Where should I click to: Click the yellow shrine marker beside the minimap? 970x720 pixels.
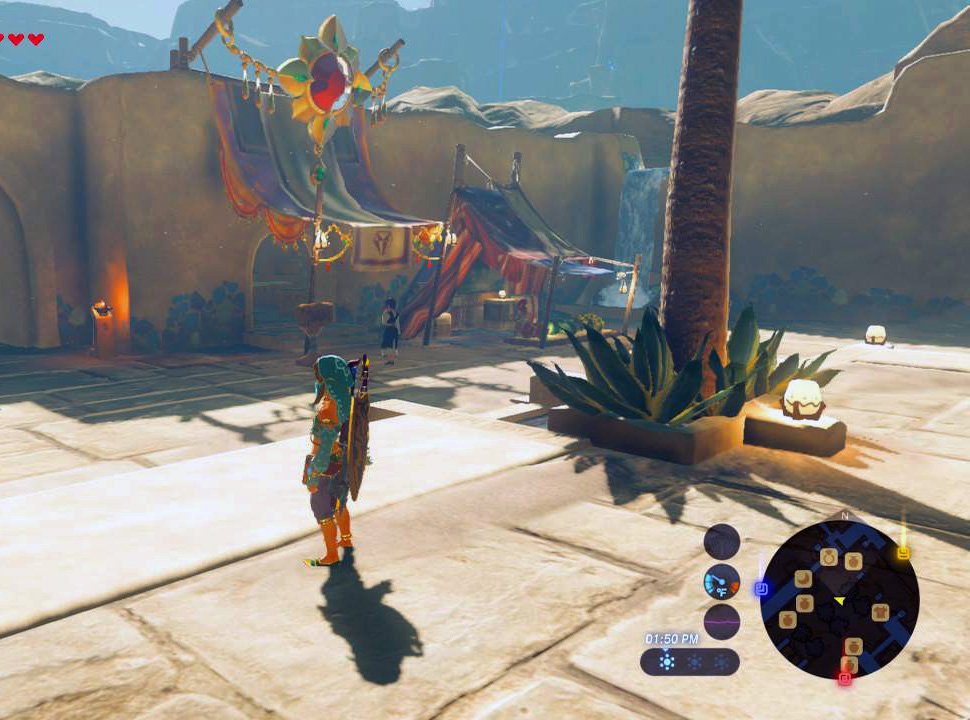903,553
